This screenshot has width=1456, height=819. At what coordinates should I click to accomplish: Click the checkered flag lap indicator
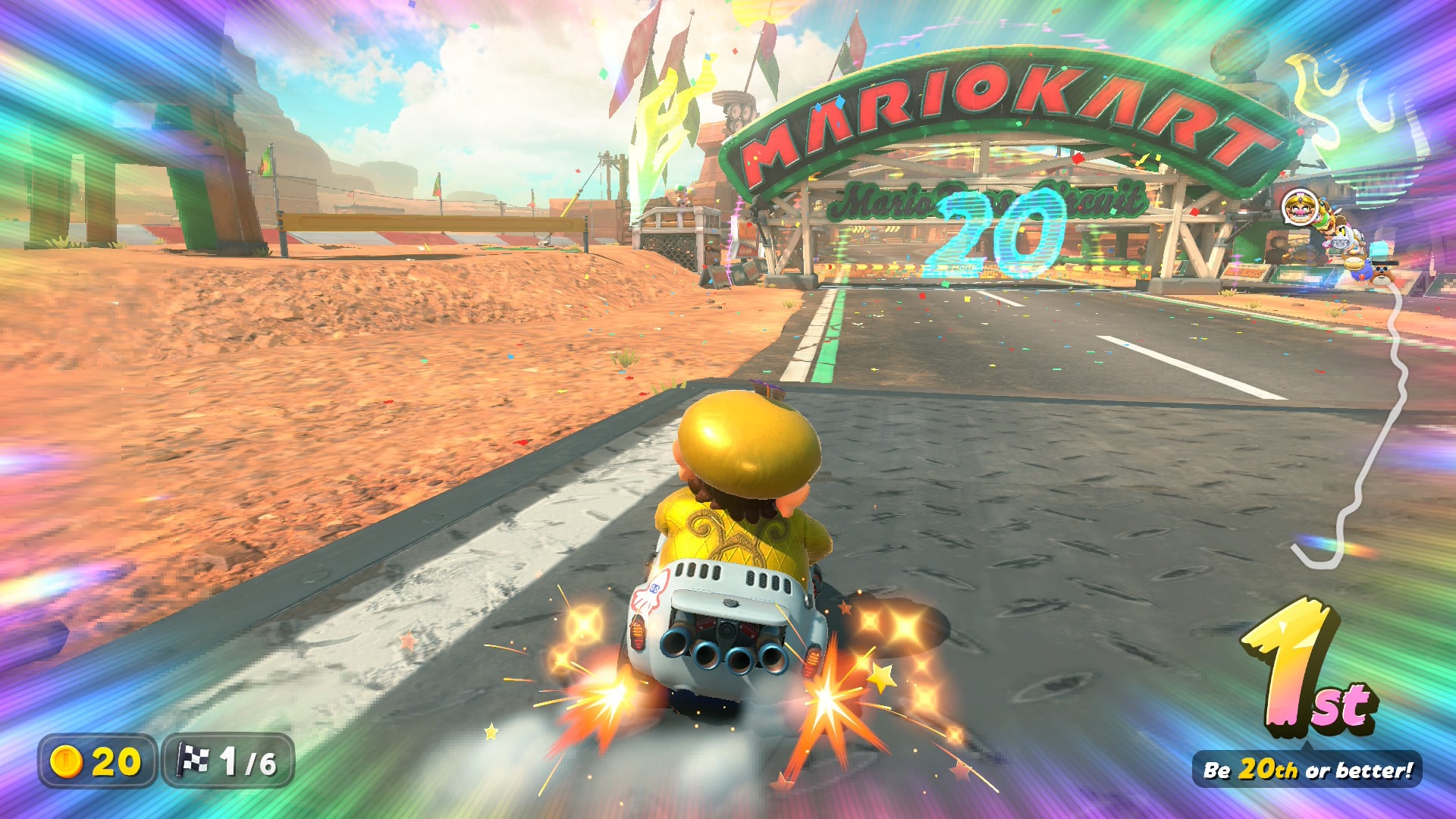pos(193,760)
